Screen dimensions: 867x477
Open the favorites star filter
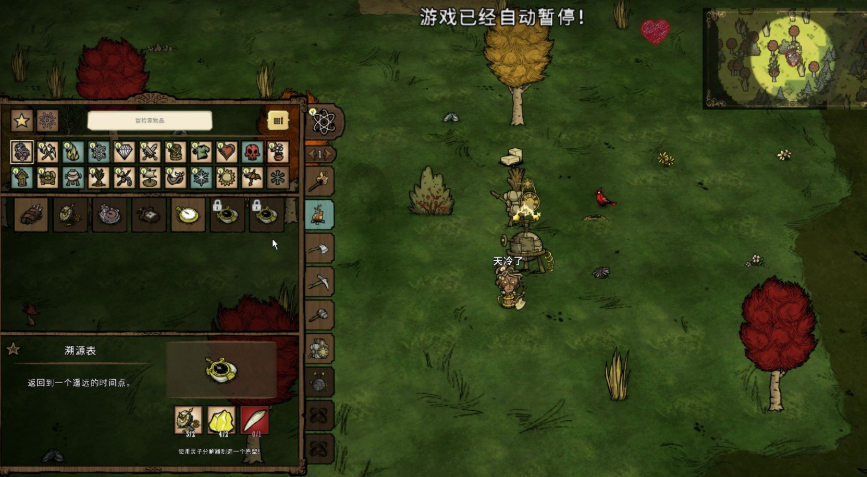click(21, 120)
